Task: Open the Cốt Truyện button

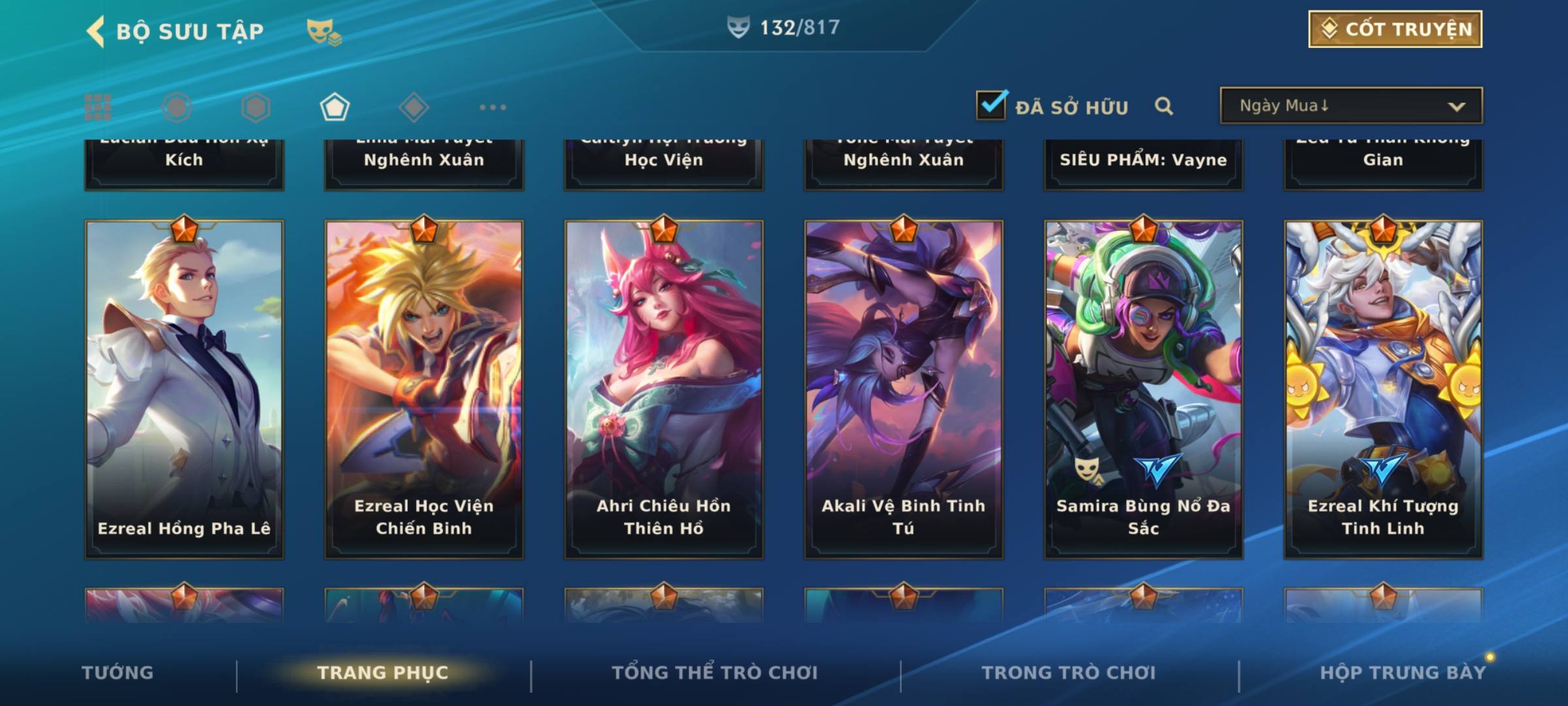Action: (x=1395, y=29)
